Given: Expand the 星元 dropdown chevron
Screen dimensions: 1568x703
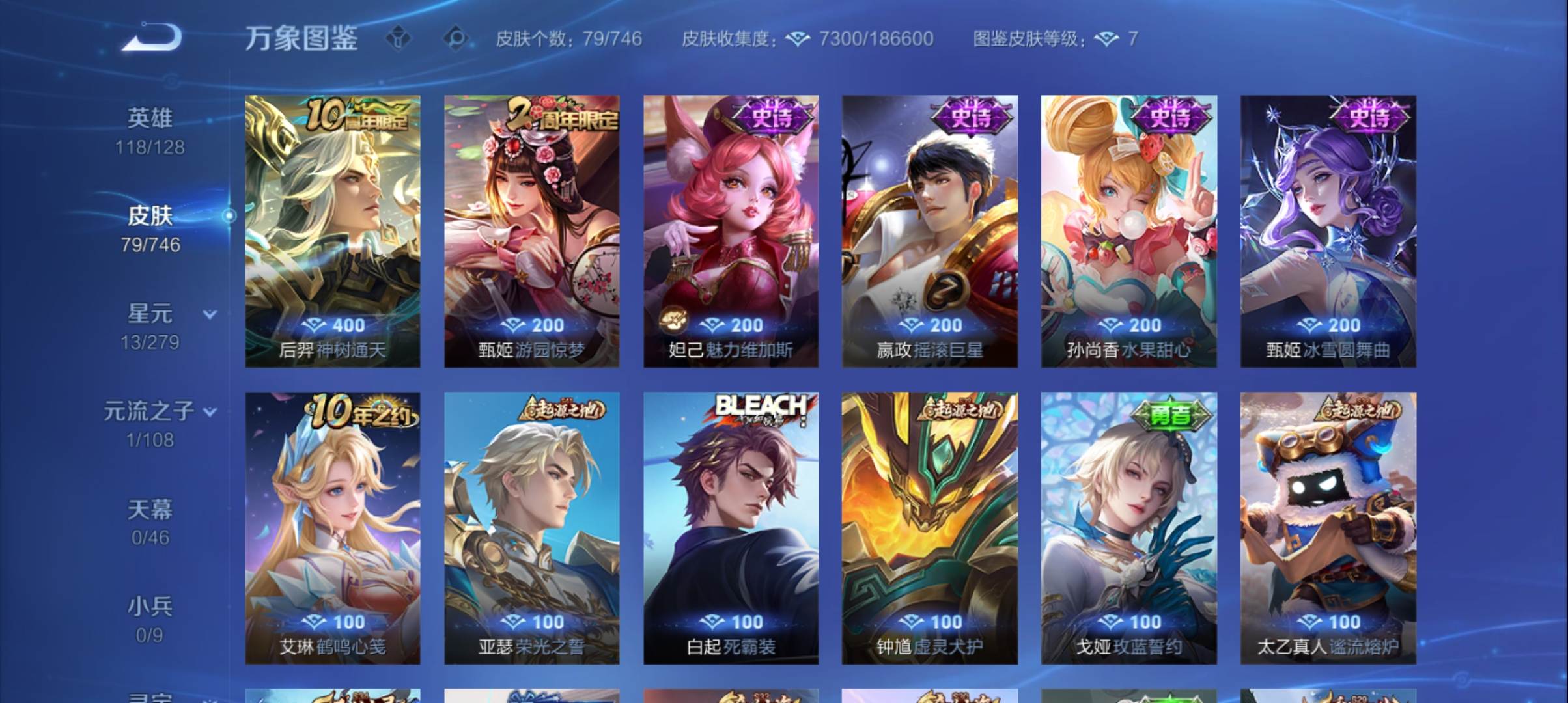Looking at the screenshot, I should tap(209, 315).
